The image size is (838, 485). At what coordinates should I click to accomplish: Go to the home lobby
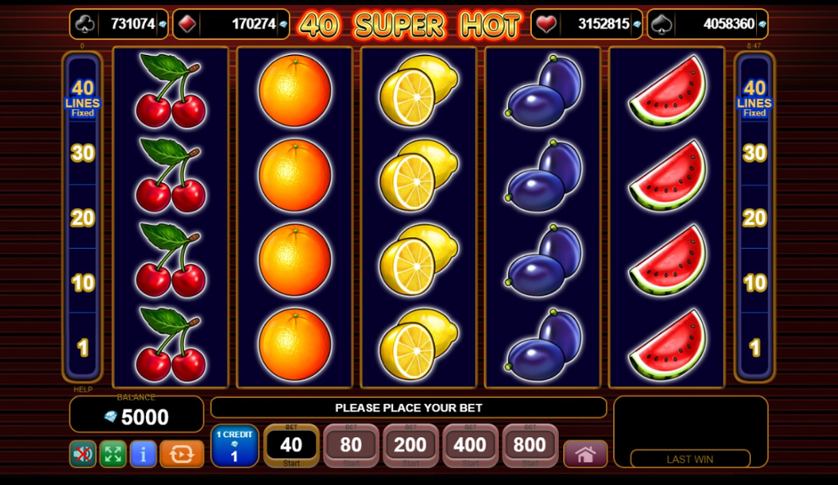[585, 454]
